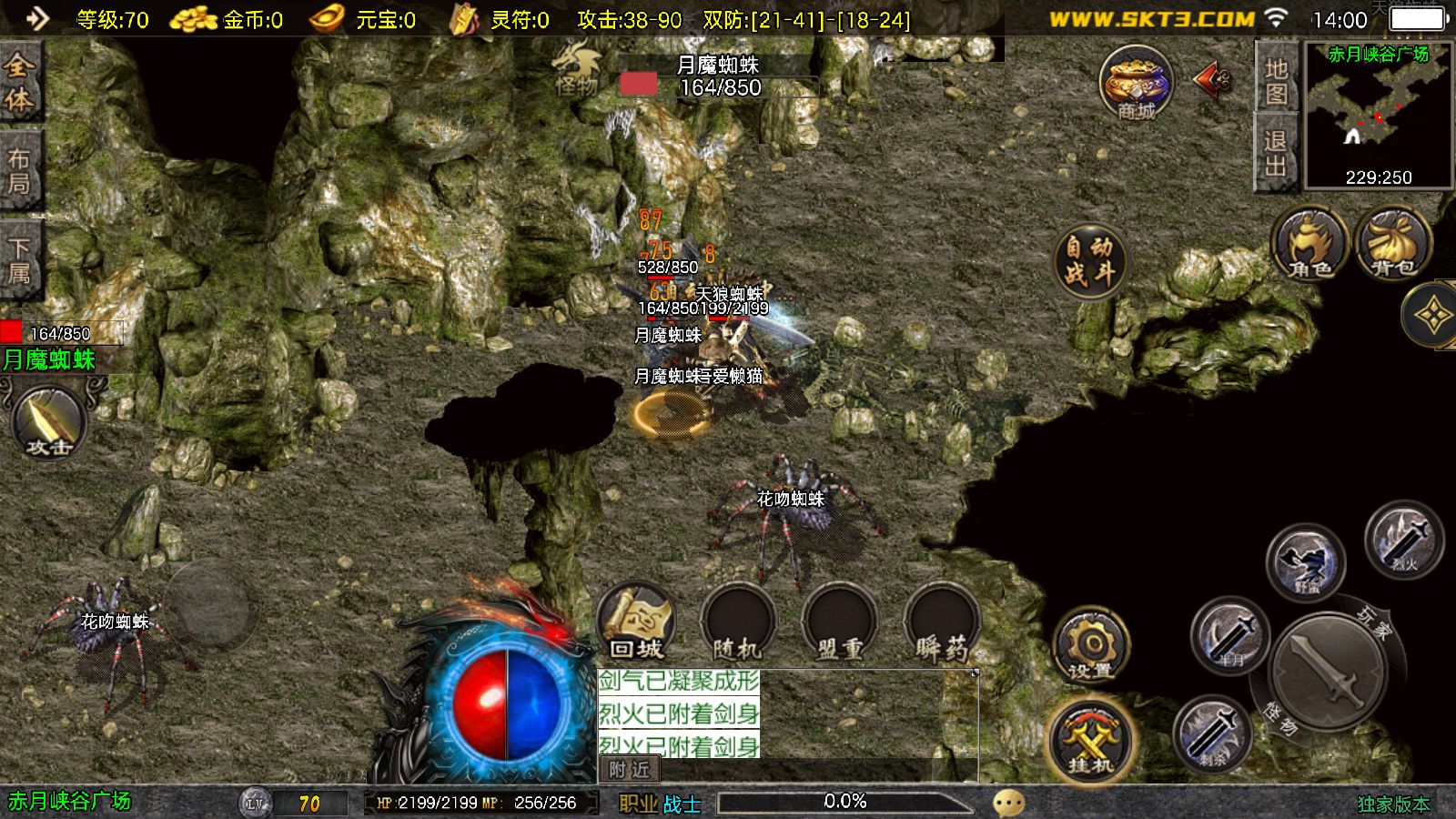Tap the large sword basic attack button
This screenshot has width=1456, height=819.
(1329, 669)
